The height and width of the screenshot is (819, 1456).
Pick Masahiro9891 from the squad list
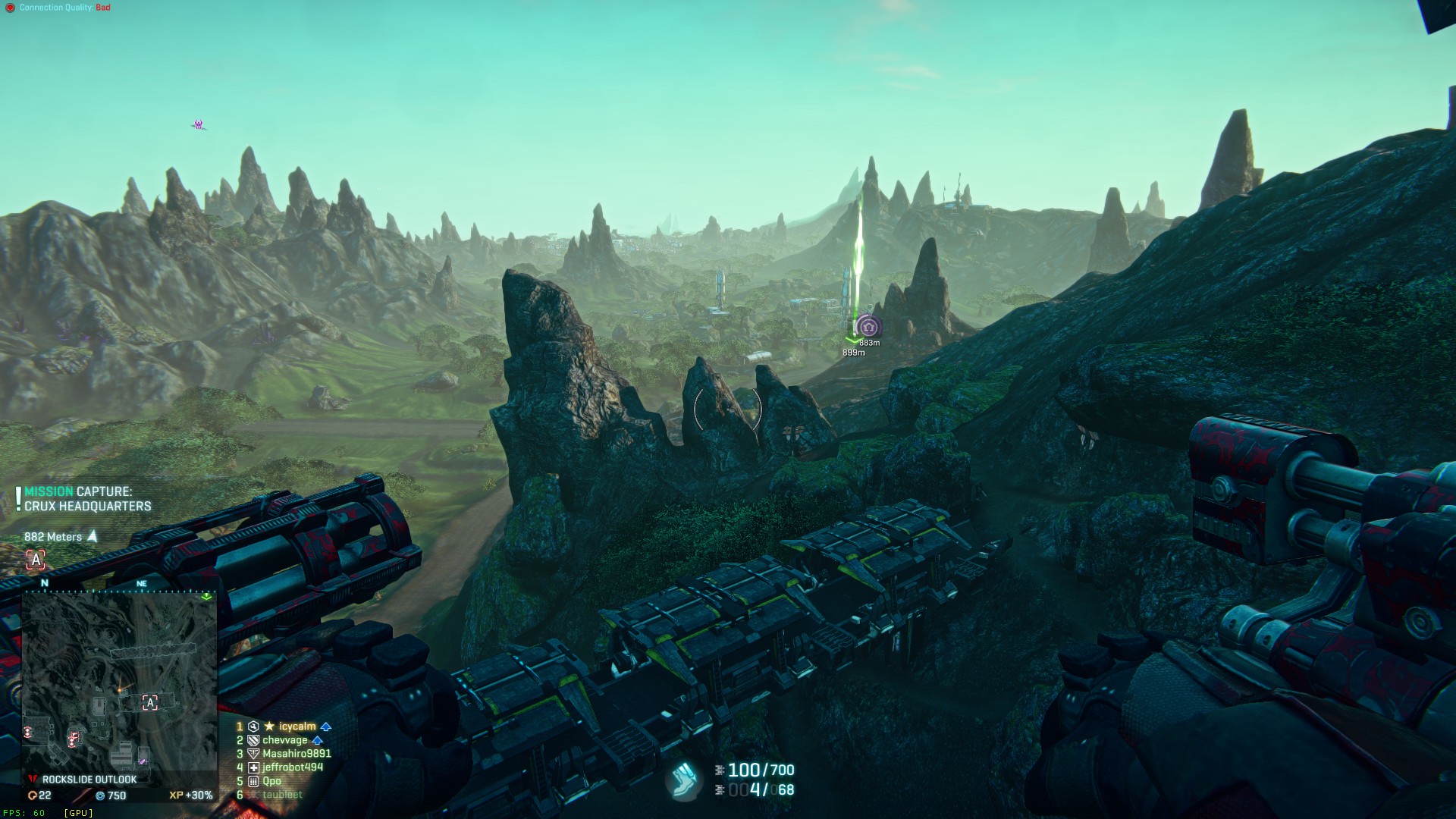coord(296,754)
